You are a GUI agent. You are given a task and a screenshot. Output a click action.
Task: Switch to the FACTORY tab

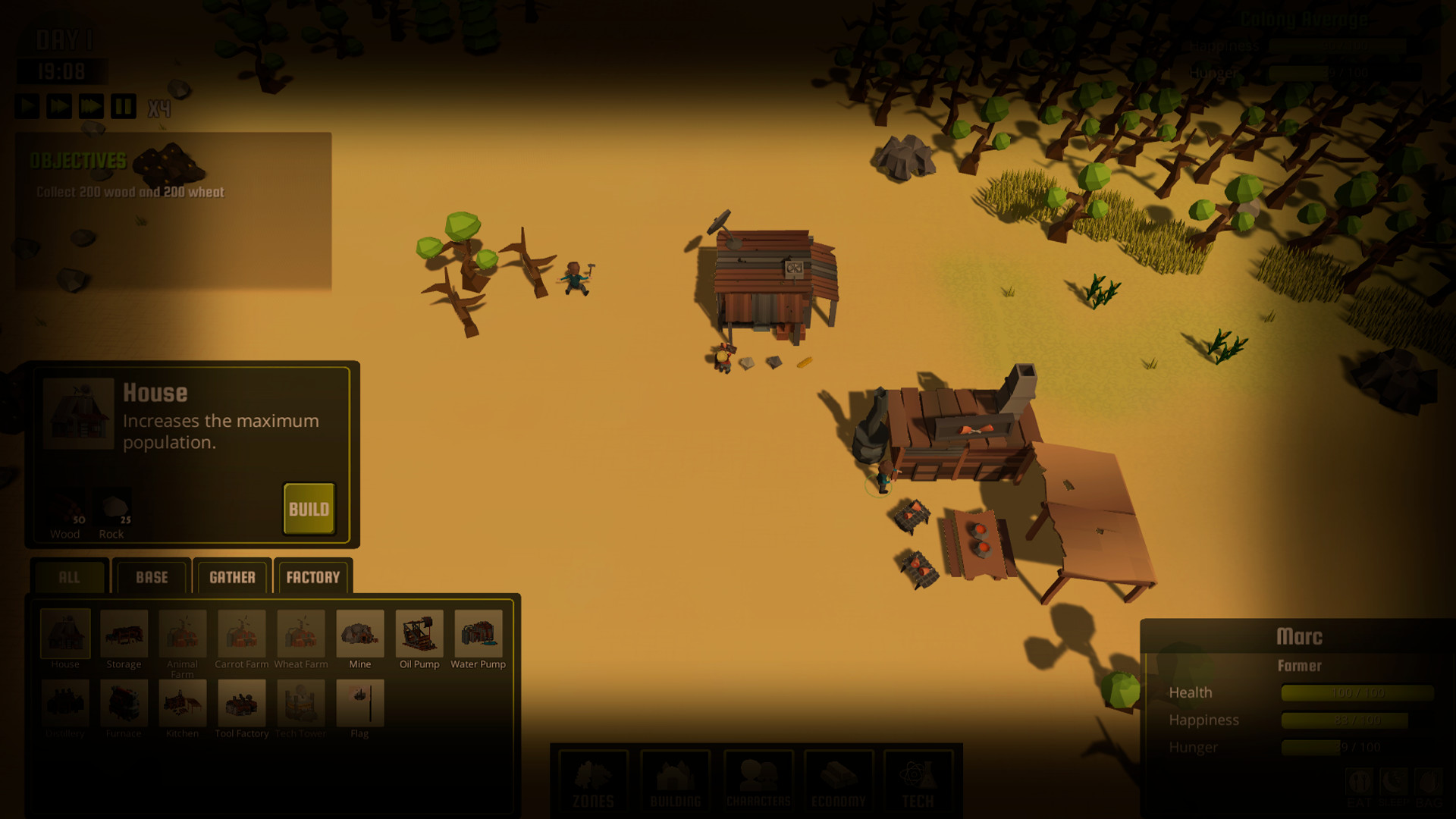[x=312, y=578]
